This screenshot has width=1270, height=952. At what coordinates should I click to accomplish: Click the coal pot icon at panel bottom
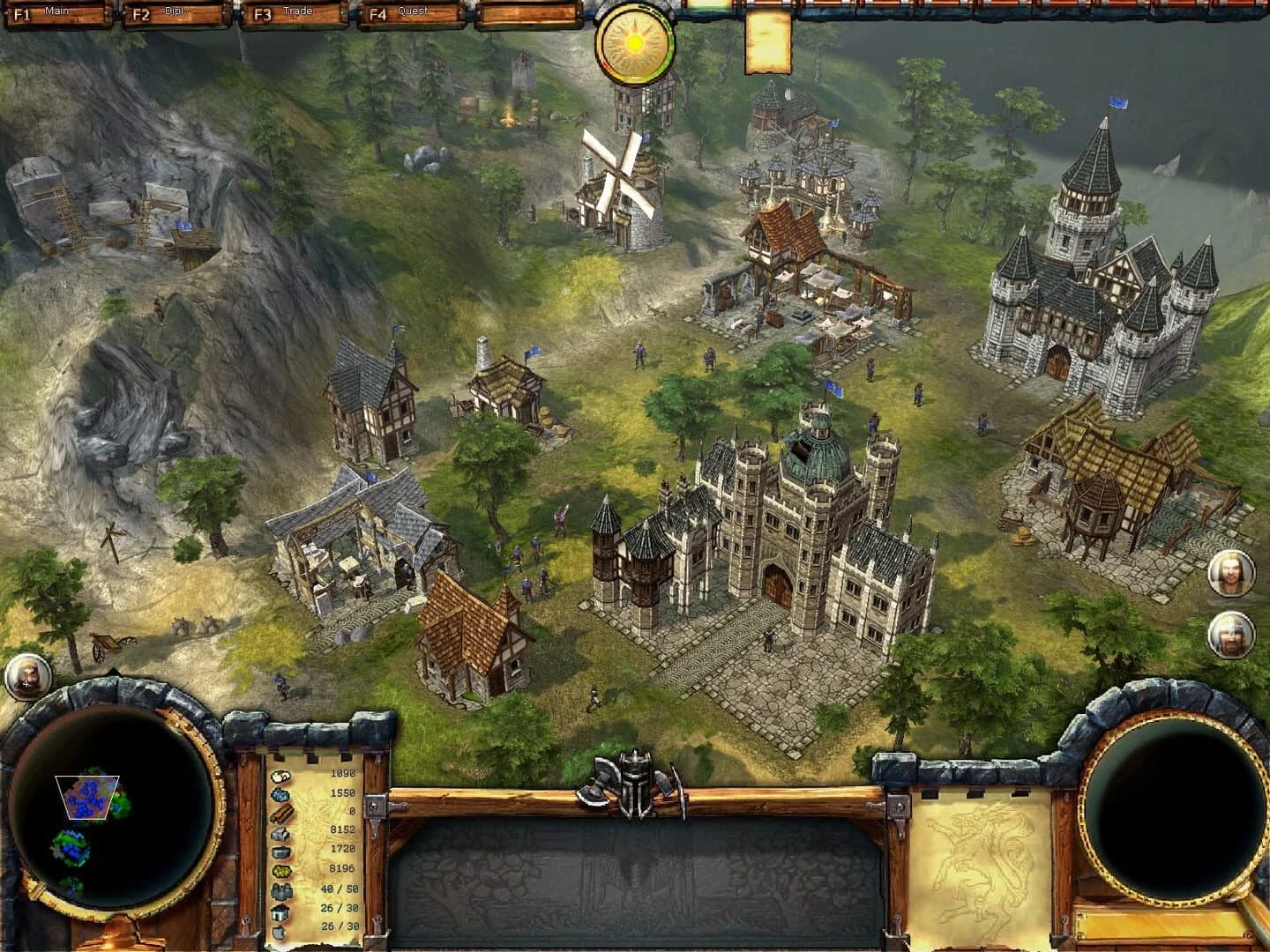(x=280, y=933)
